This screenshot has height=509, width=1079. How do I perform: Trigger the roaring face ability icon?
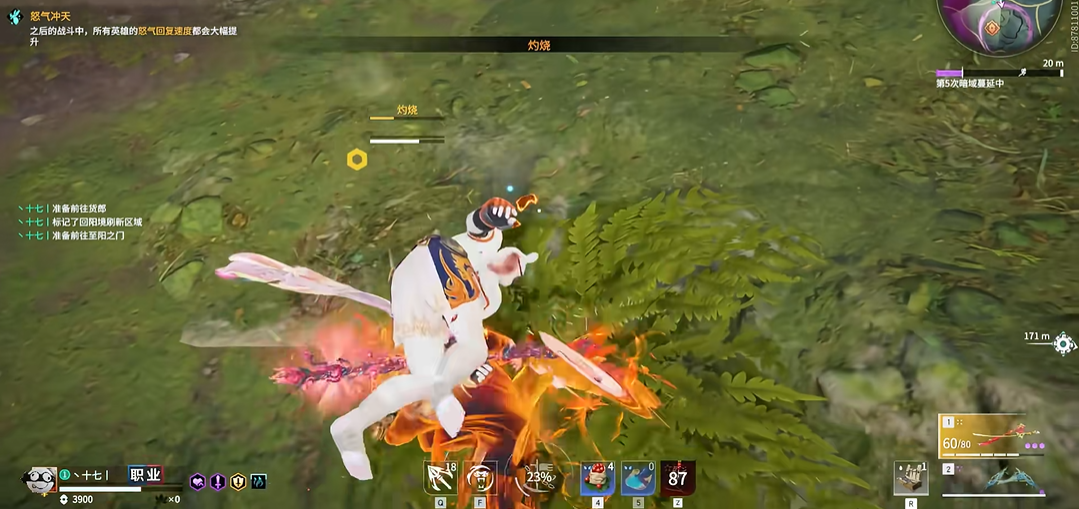[x=481, y=478]
